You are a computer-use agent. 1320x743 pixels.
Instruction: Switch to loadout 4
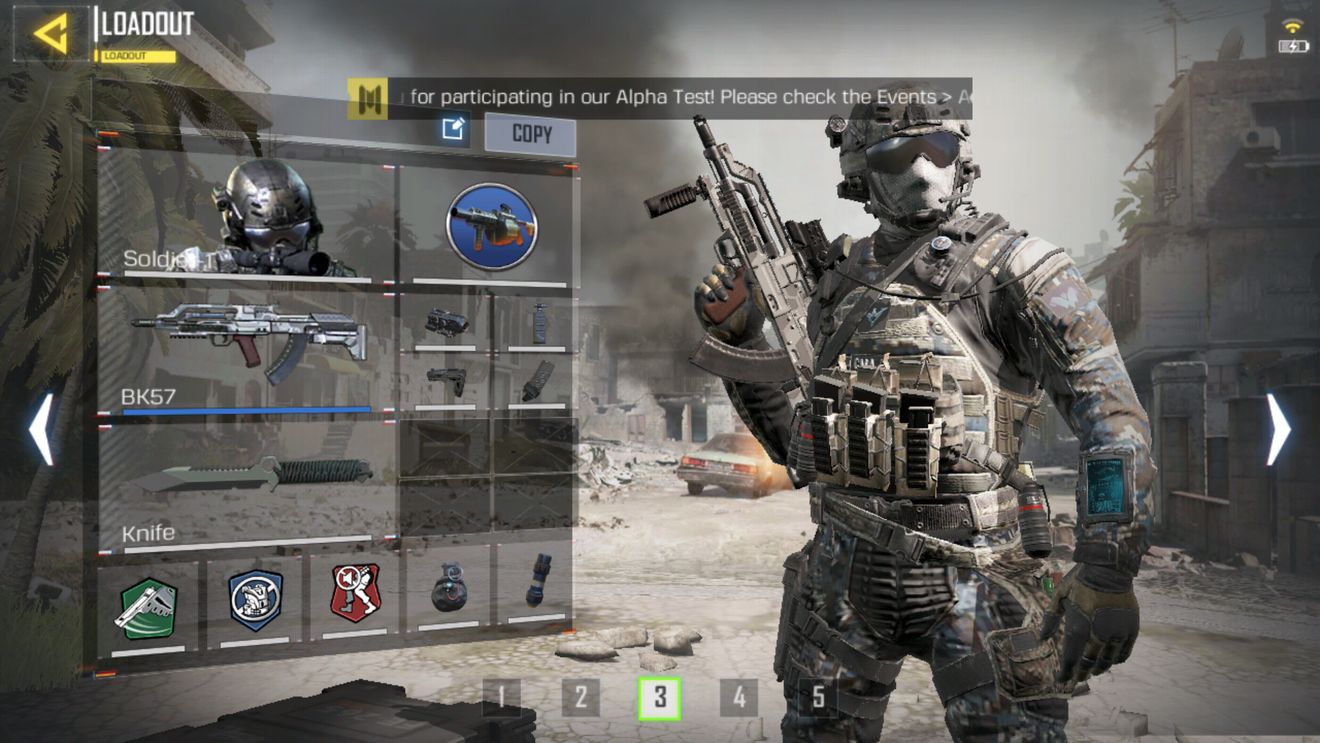pyautogui.click(x=738, y=697)
